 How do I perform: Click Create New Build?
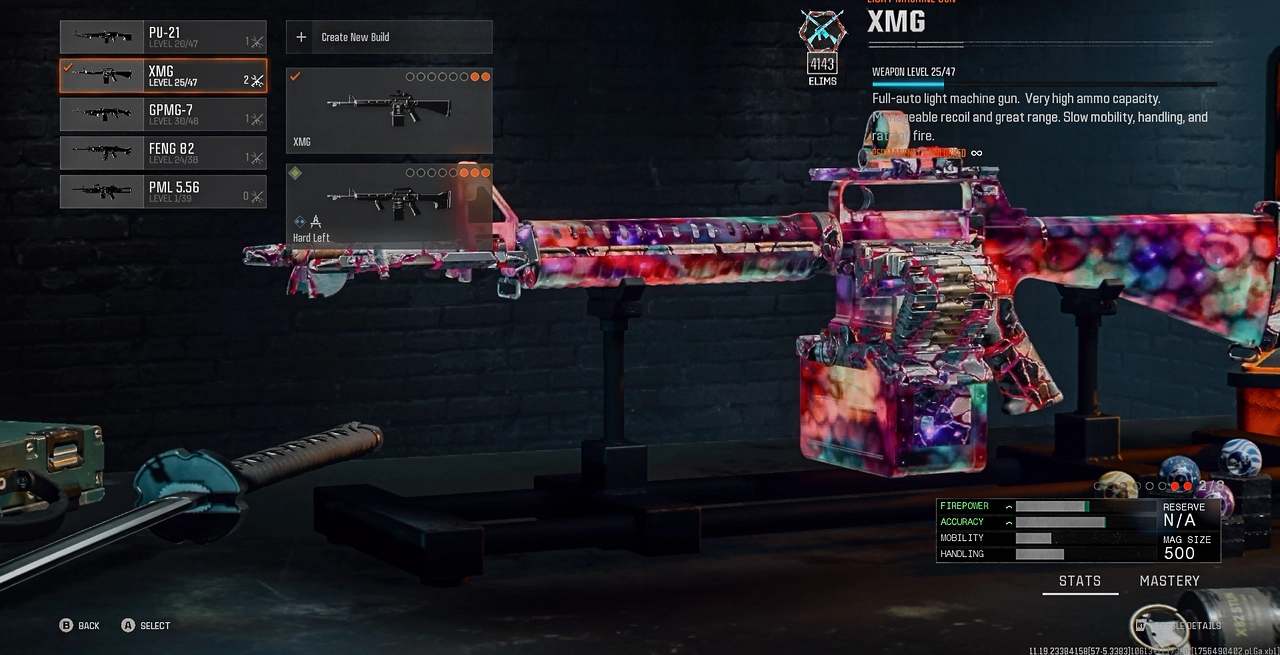389,37
